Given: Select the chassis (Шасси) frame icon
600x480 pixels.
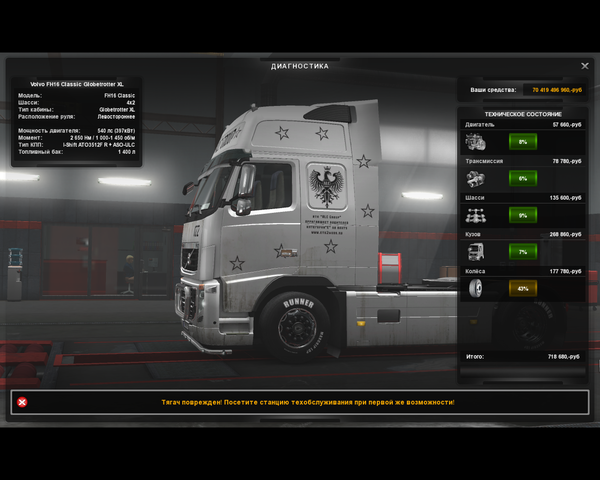Looking at the screenshot, I should click(x=477, y=215).
